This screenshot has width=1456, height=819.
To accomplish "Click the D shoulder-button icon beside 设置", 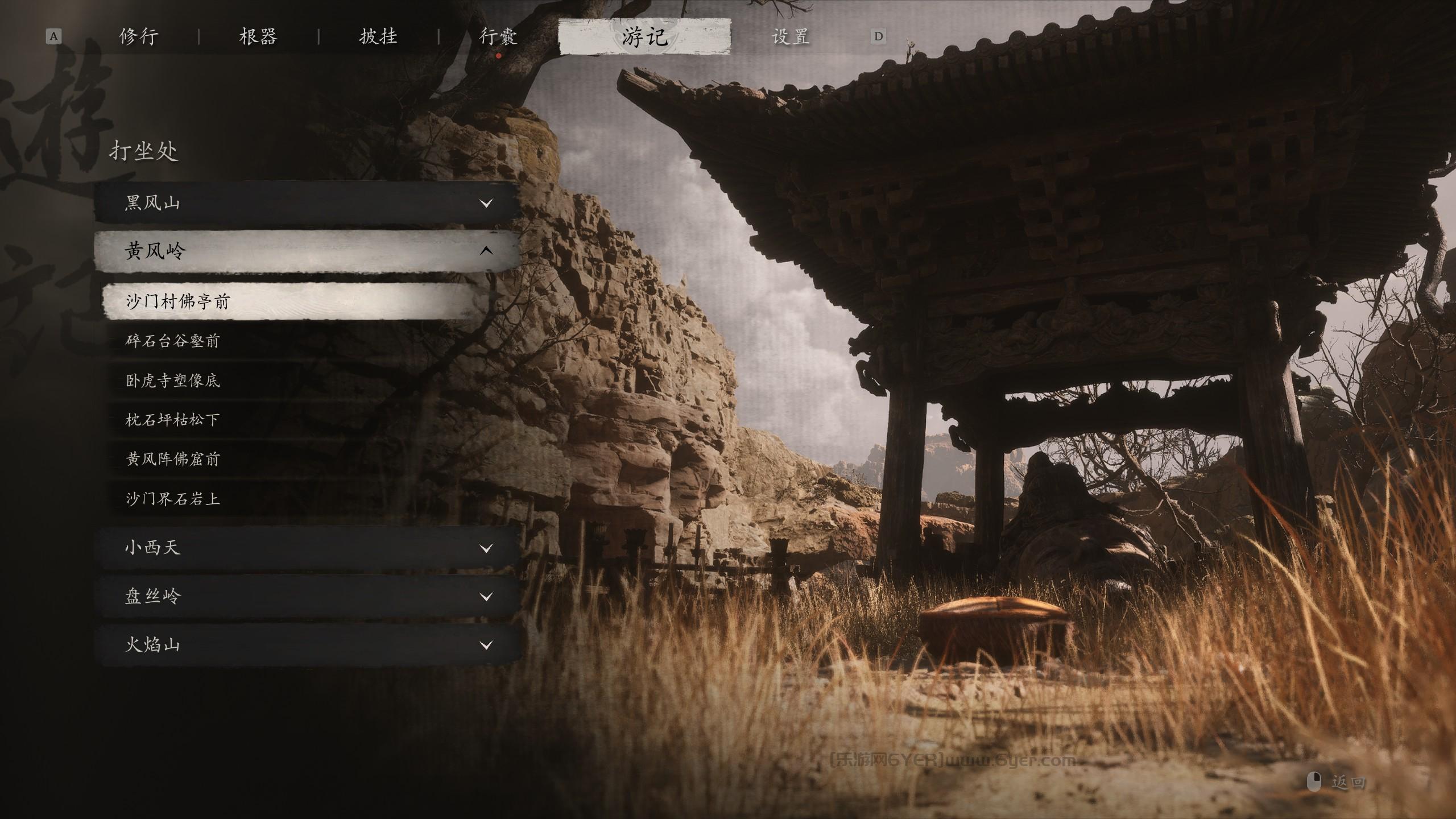I will [x=879, y=35].
